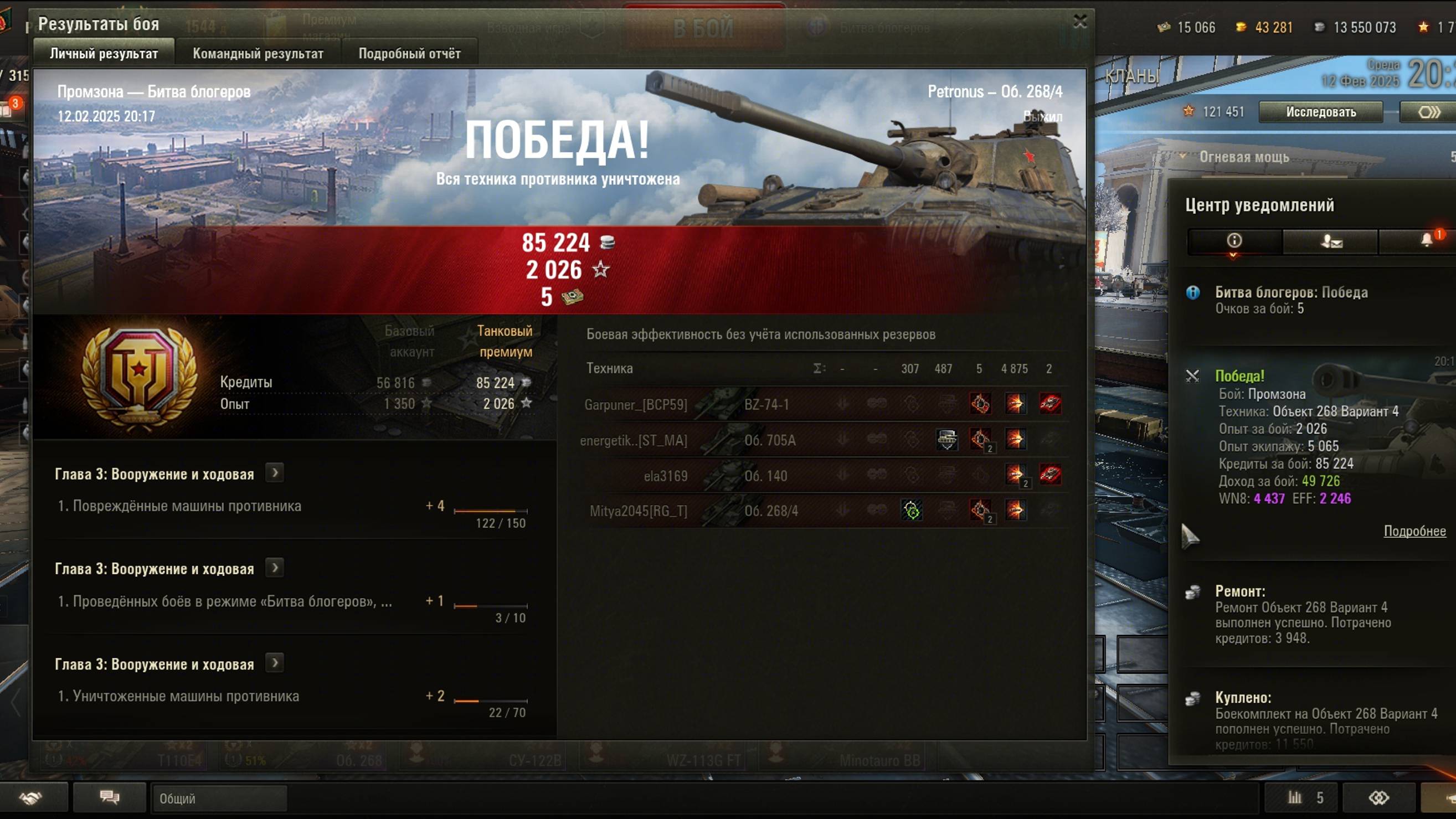Open the mission with damaged enemy vehicles arrow
1456x819 pixels.
pos(275,473)
